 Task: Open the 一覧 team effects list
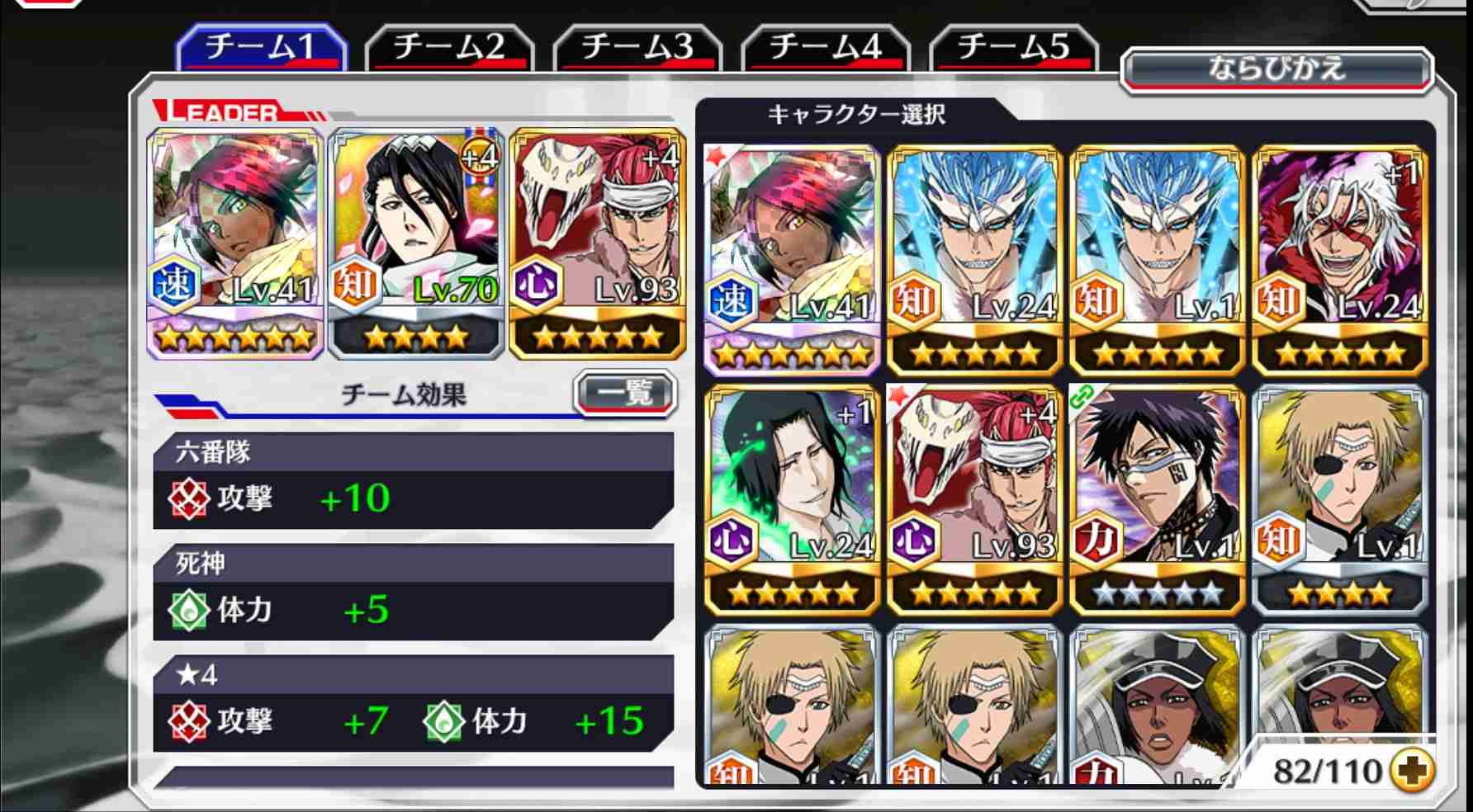625,393
